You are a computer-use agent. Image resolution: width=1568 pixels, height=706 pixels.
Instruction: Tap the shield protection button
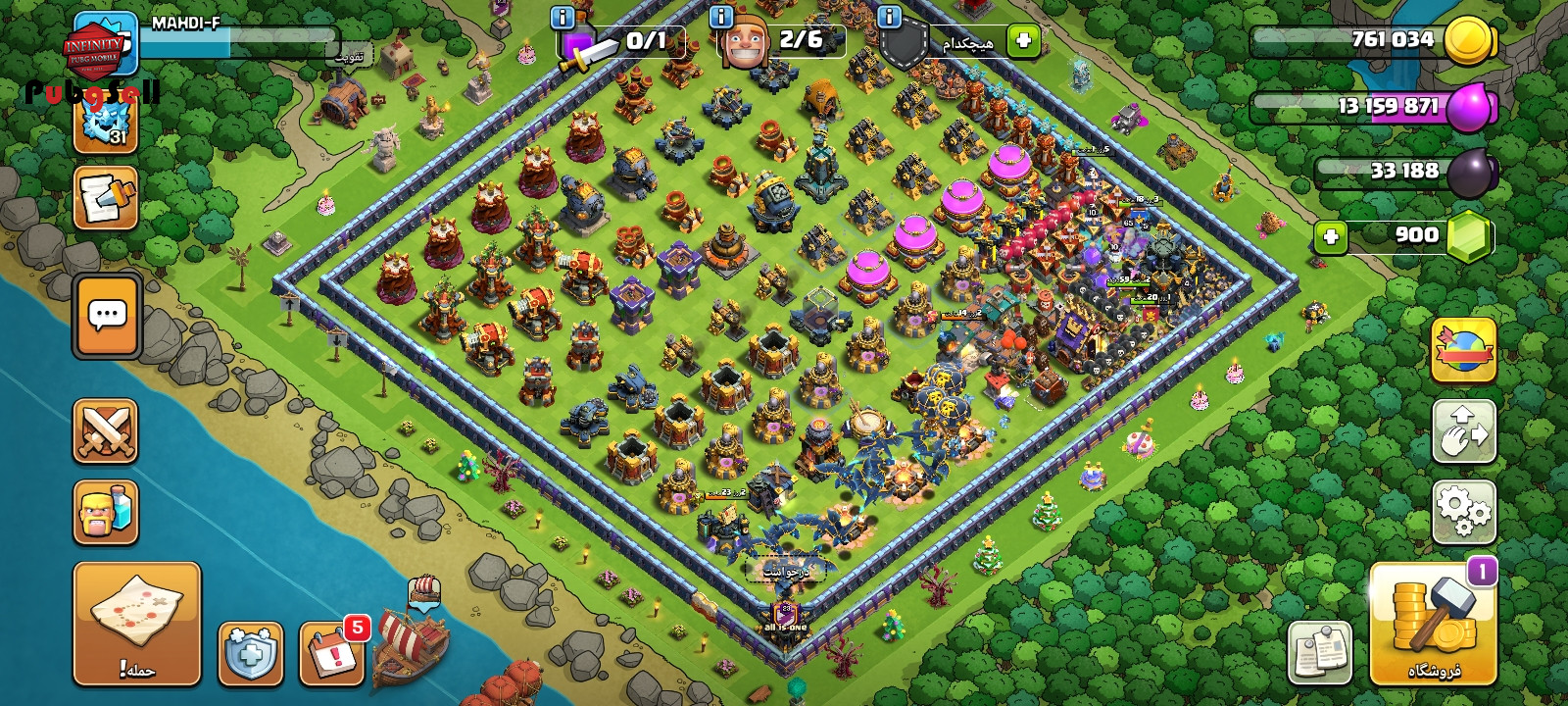pyautogui.click(x=251, y=653)
